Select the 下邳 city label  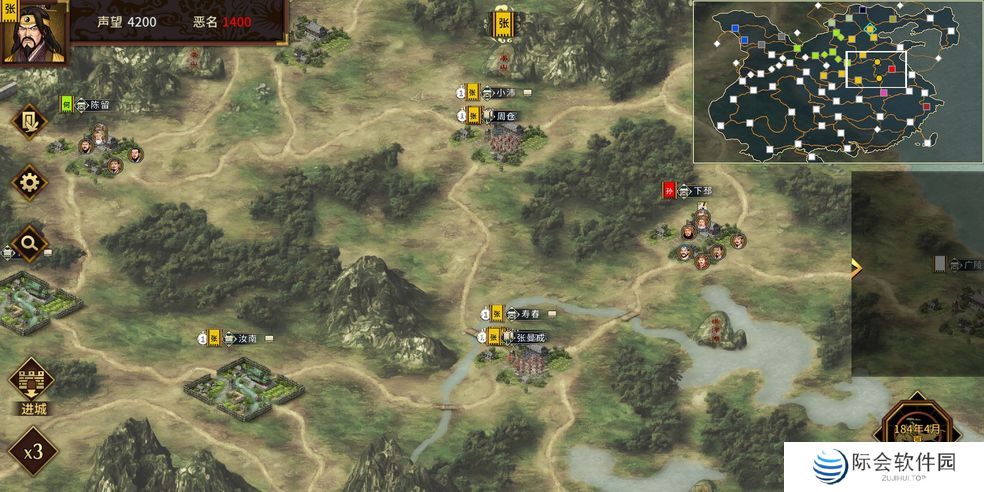[701, 190]
